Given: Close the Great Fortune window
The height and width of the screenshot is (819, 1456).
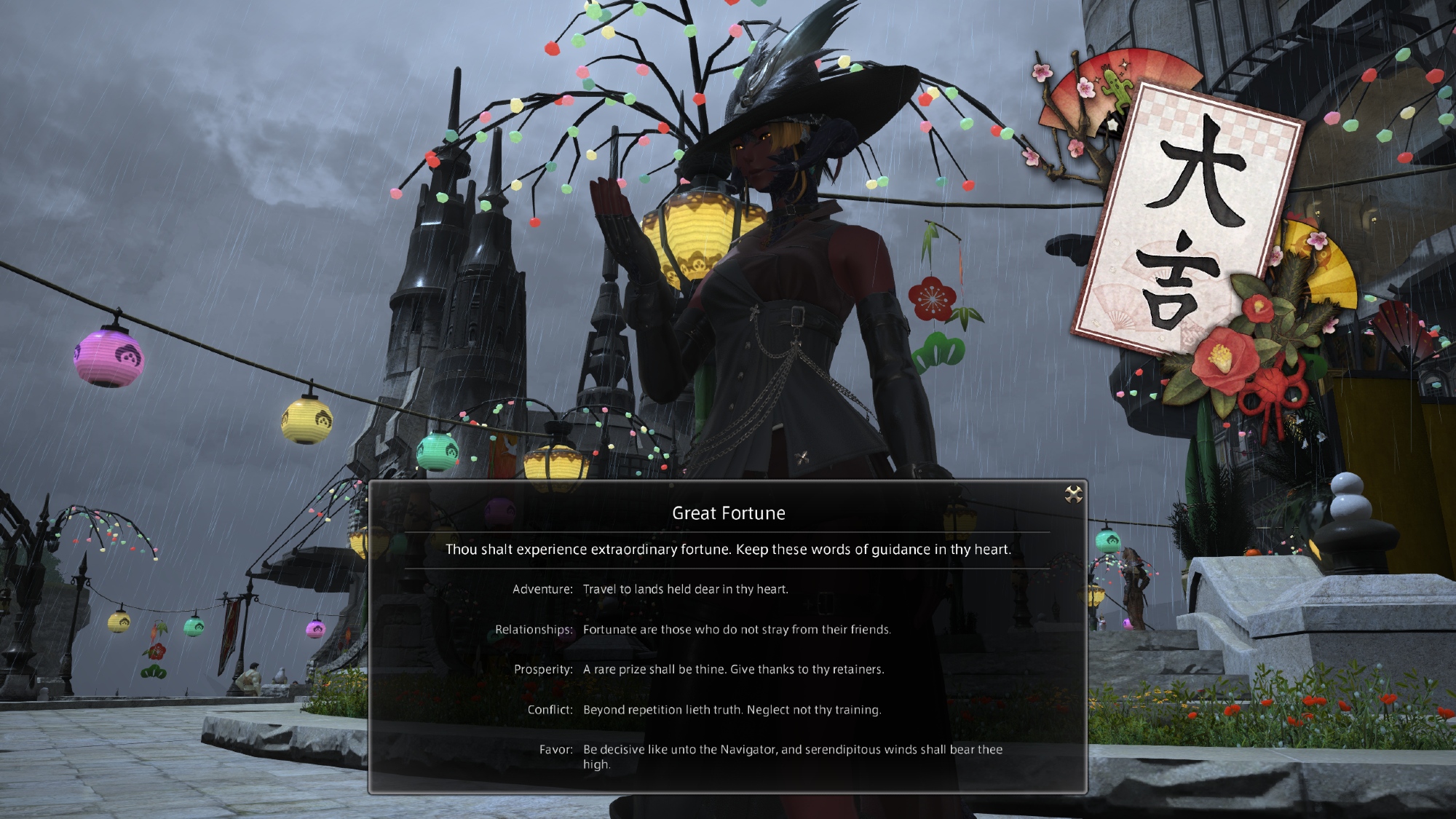Looking at the screenshot, I should (x=1073, y=495).
